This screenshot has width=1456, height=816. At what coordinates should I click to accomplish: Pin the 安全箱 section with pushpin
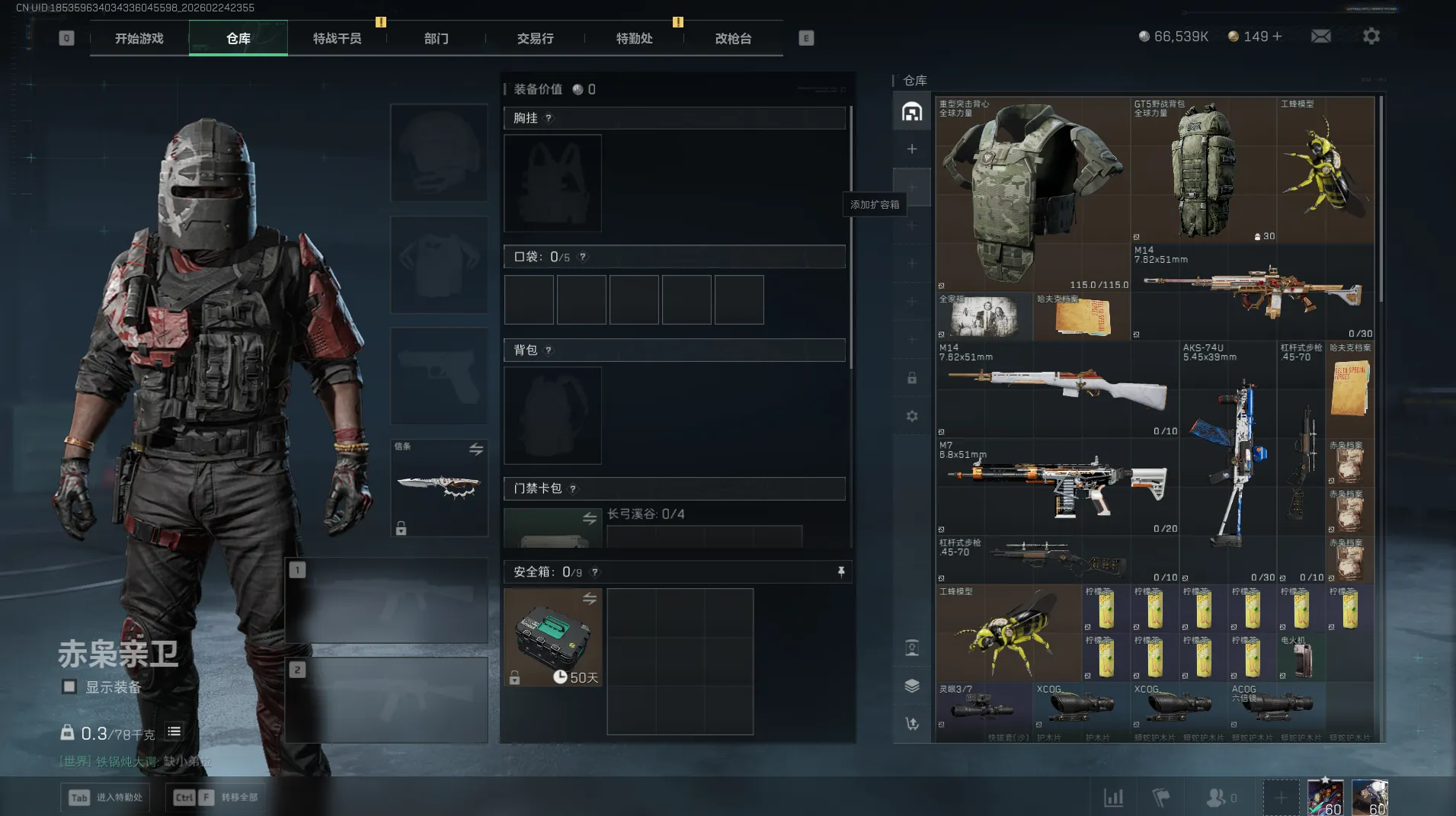841,571
